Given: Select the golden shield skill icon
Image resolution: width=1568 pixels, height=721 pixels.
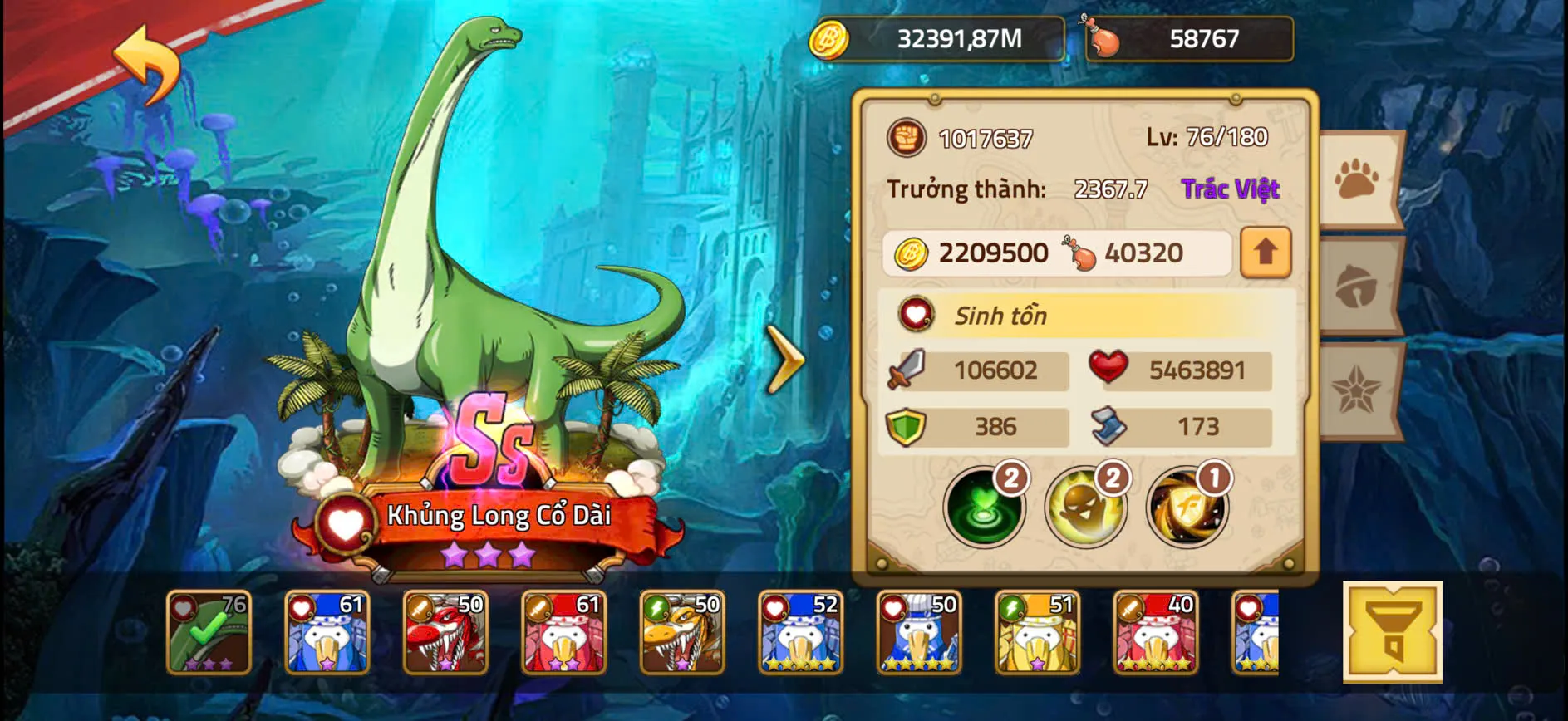Looking at the screenshot, I should 1190,507.
